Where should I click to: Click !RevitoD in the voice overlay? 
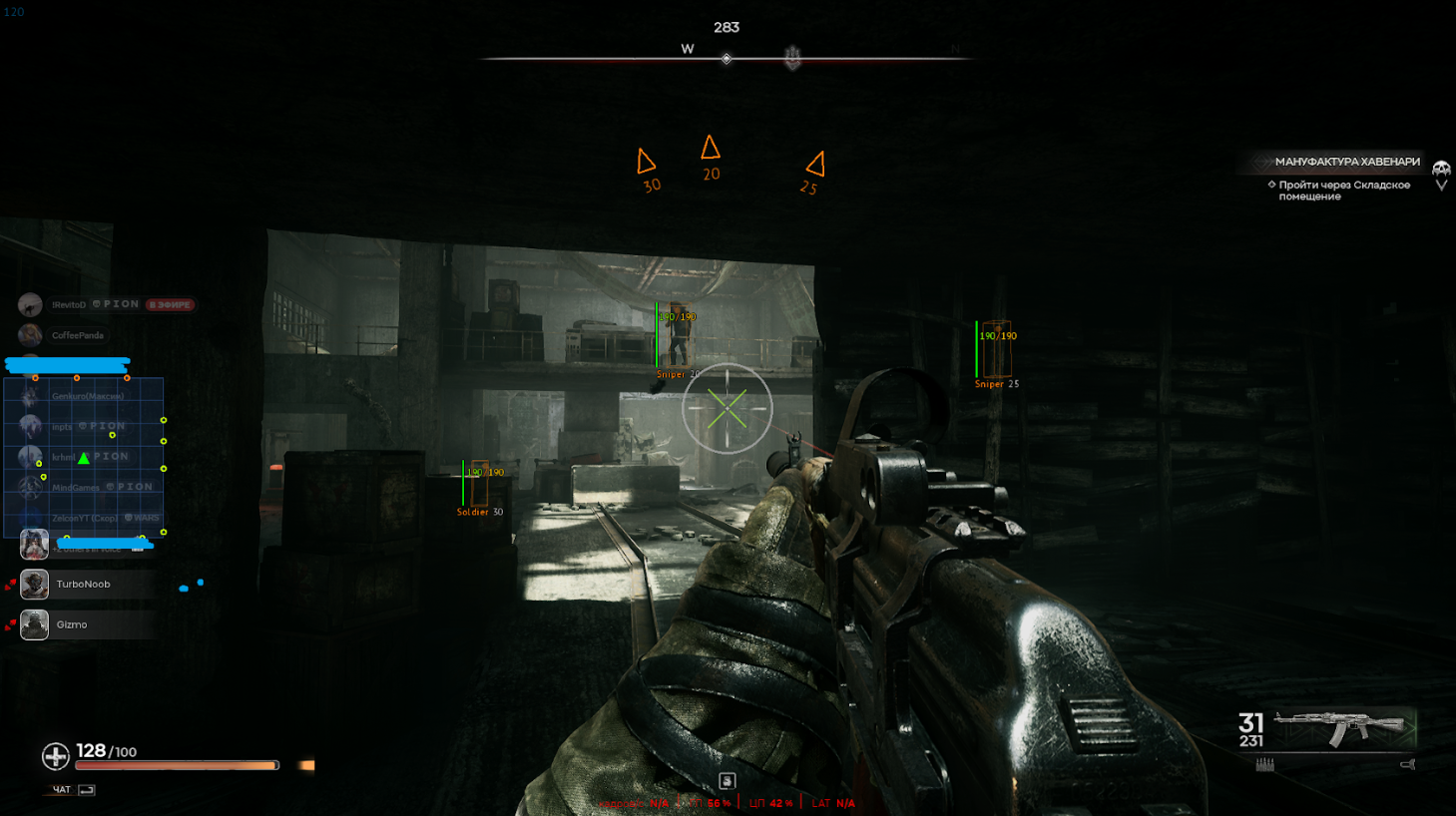[x=69, y=305]
